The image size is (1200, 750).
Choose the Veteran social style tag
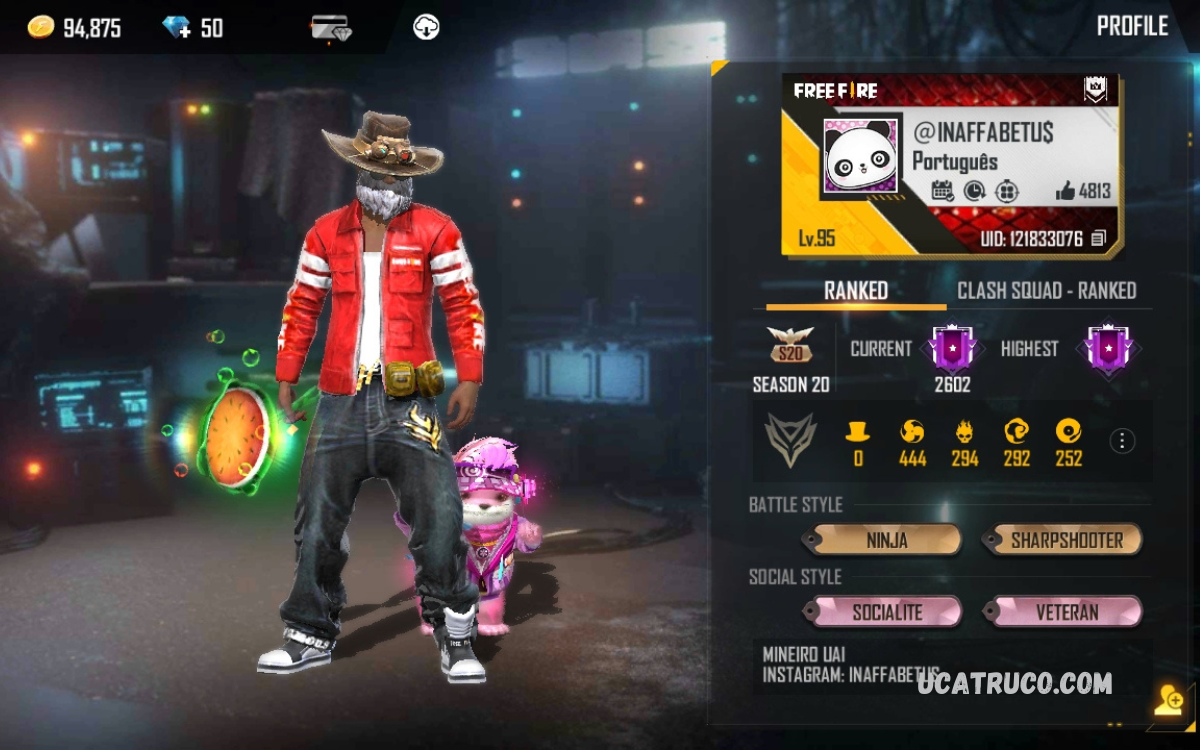(x=1065, y=612)
